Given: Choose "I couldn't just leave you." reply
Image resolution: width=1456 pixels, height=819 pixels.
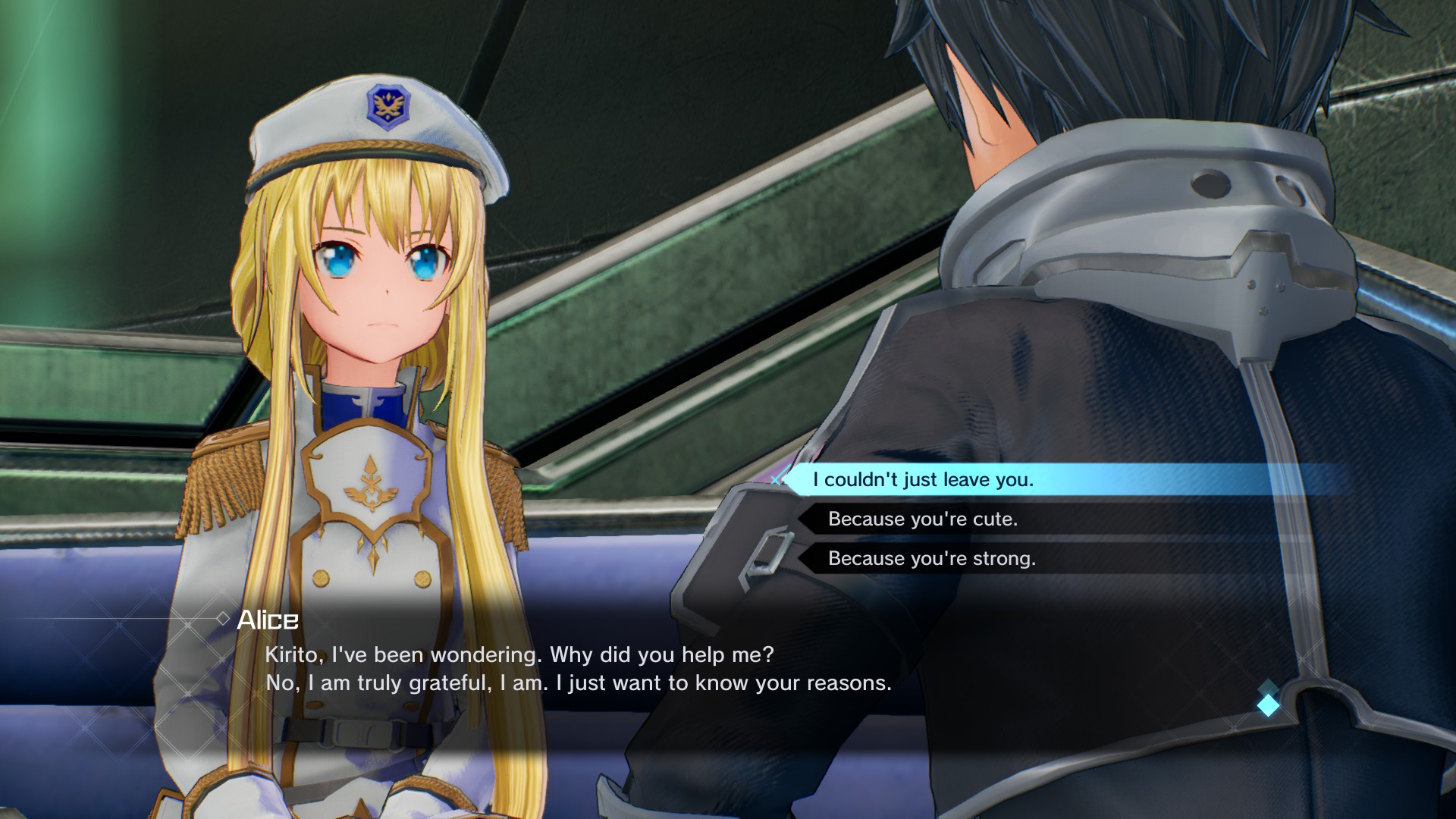Looking at the screenshot, I should (x=923, y=480).
